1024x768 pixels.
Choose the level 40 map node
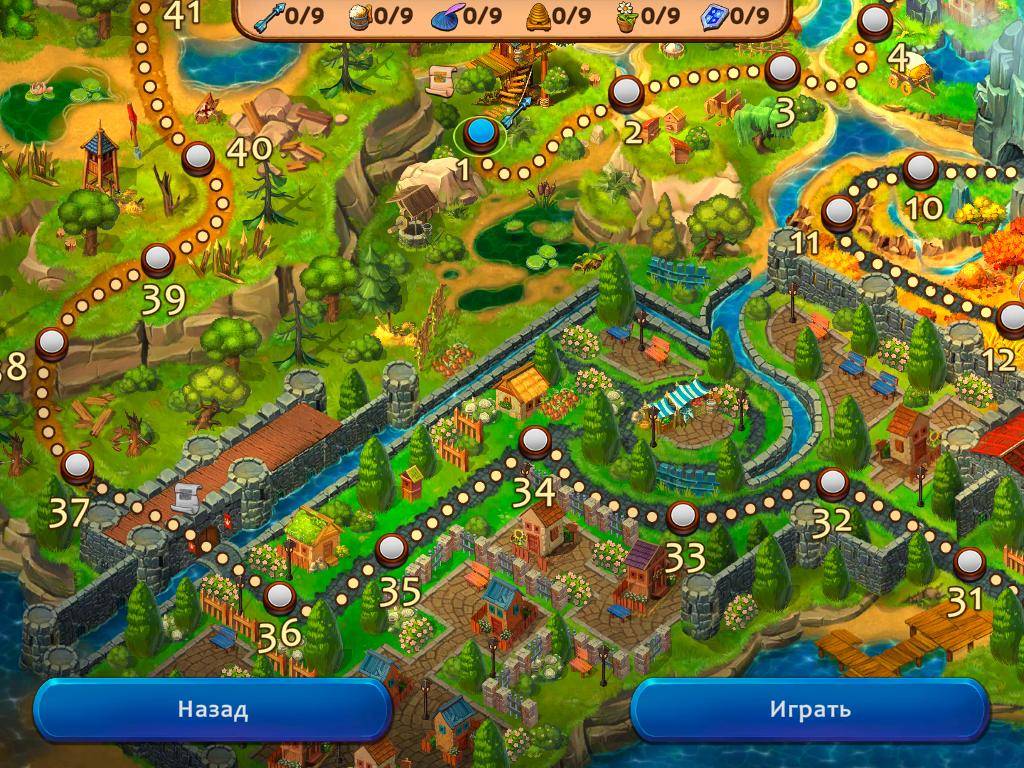point(198,157)
